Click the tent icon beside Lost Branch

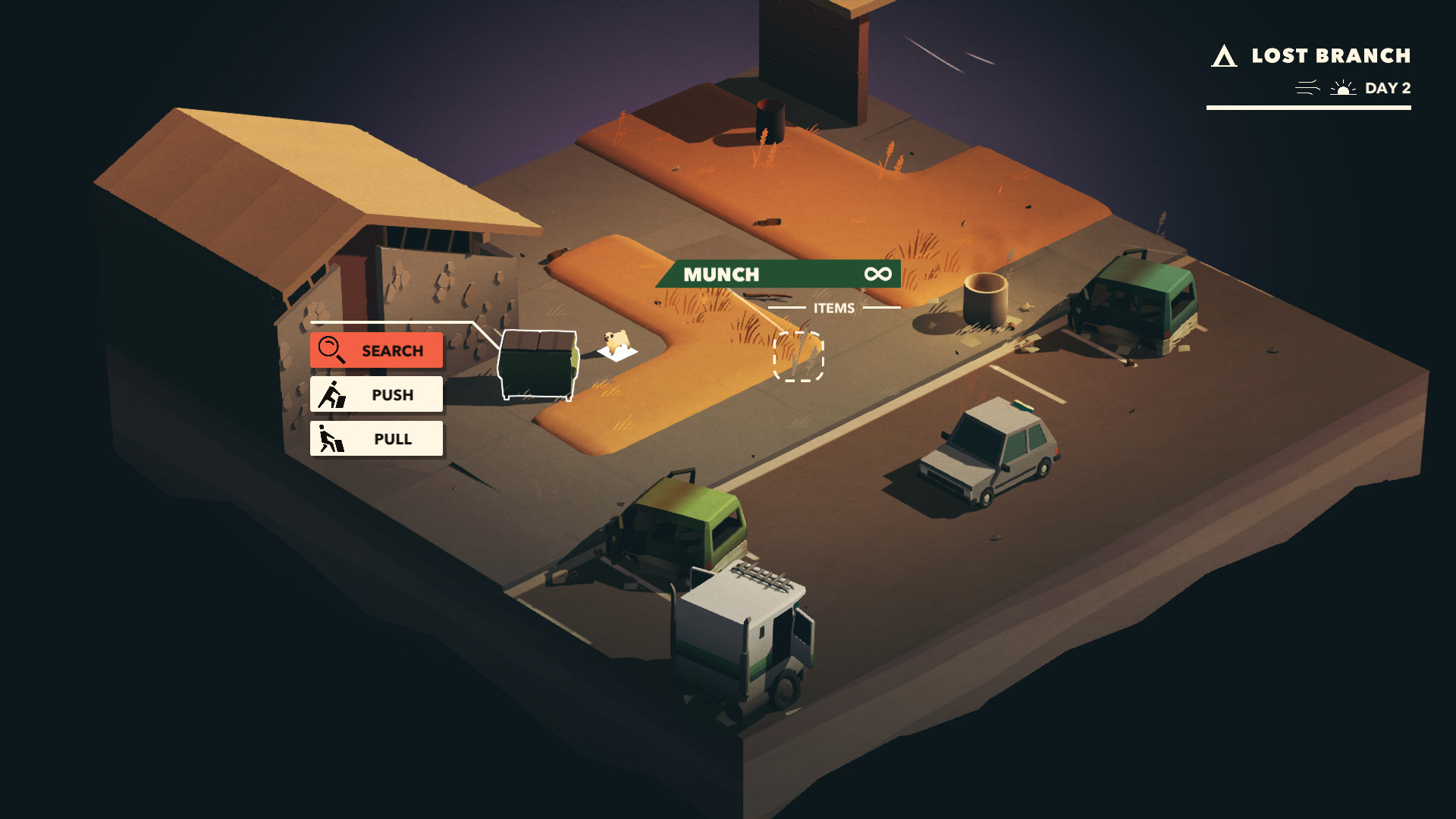(1224, 55)
